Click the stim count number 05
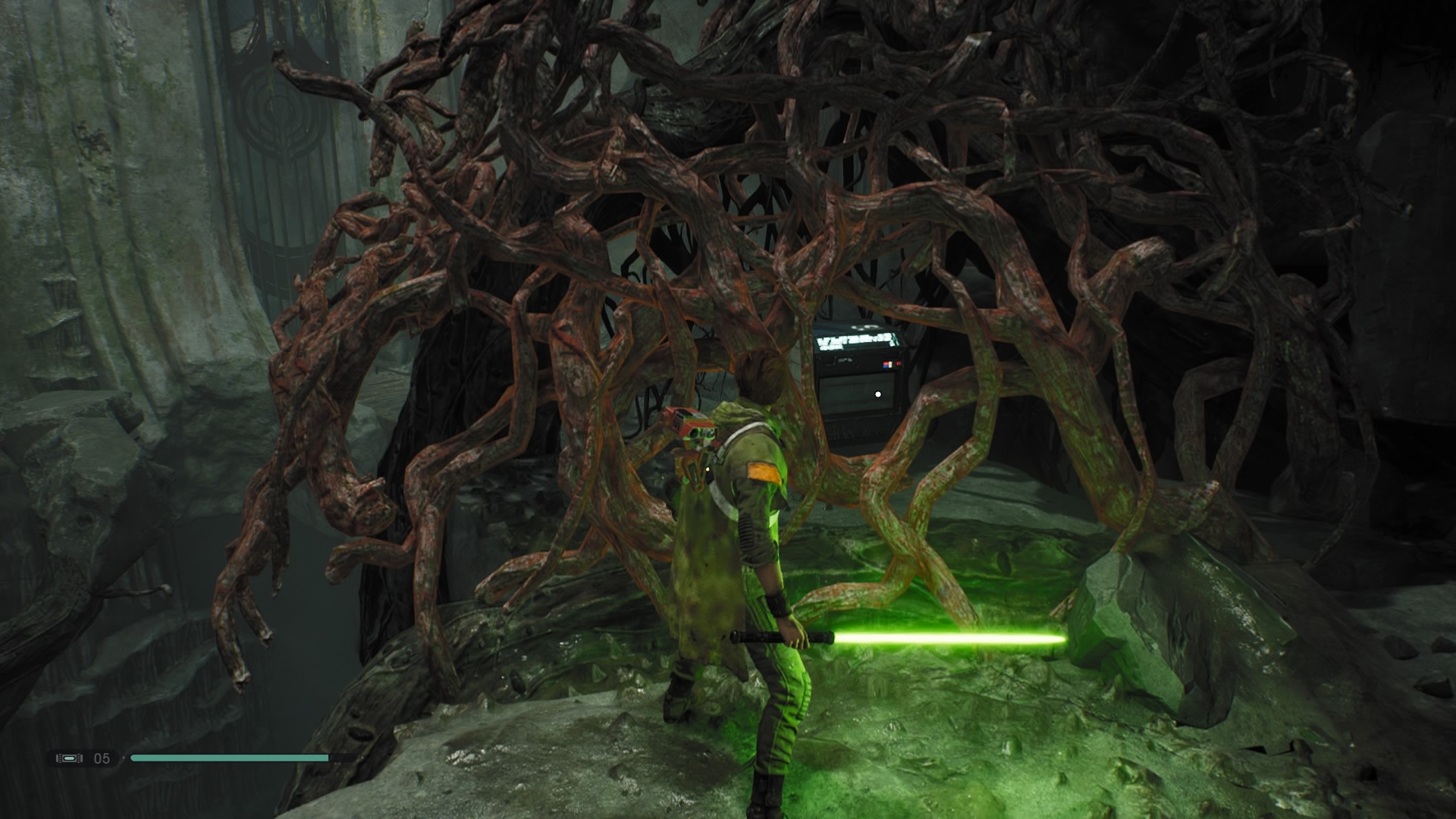1456x819 pixels. tap(102, 758)
